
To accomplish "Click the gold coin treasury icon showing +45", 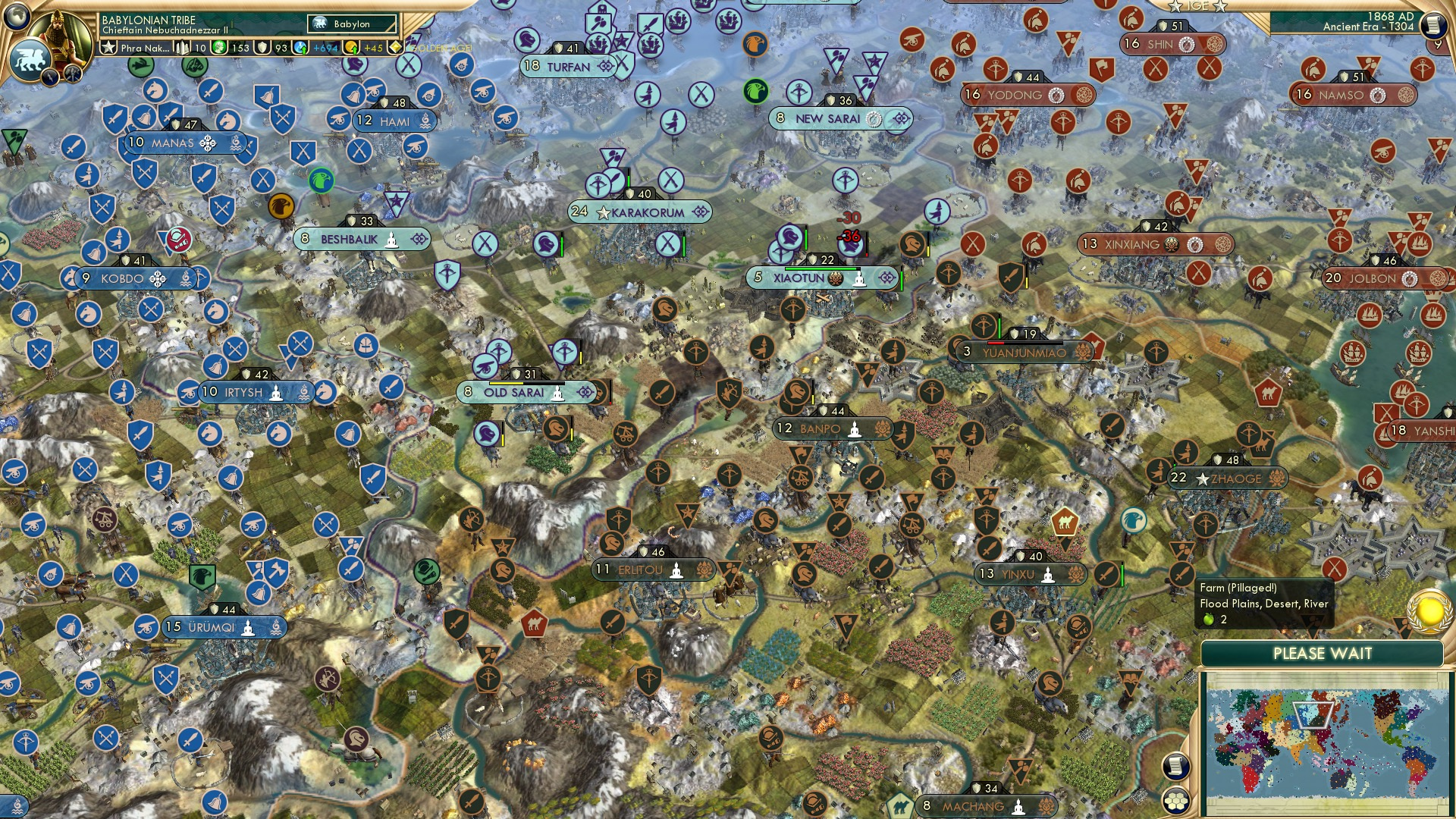I will pos(350,48).
